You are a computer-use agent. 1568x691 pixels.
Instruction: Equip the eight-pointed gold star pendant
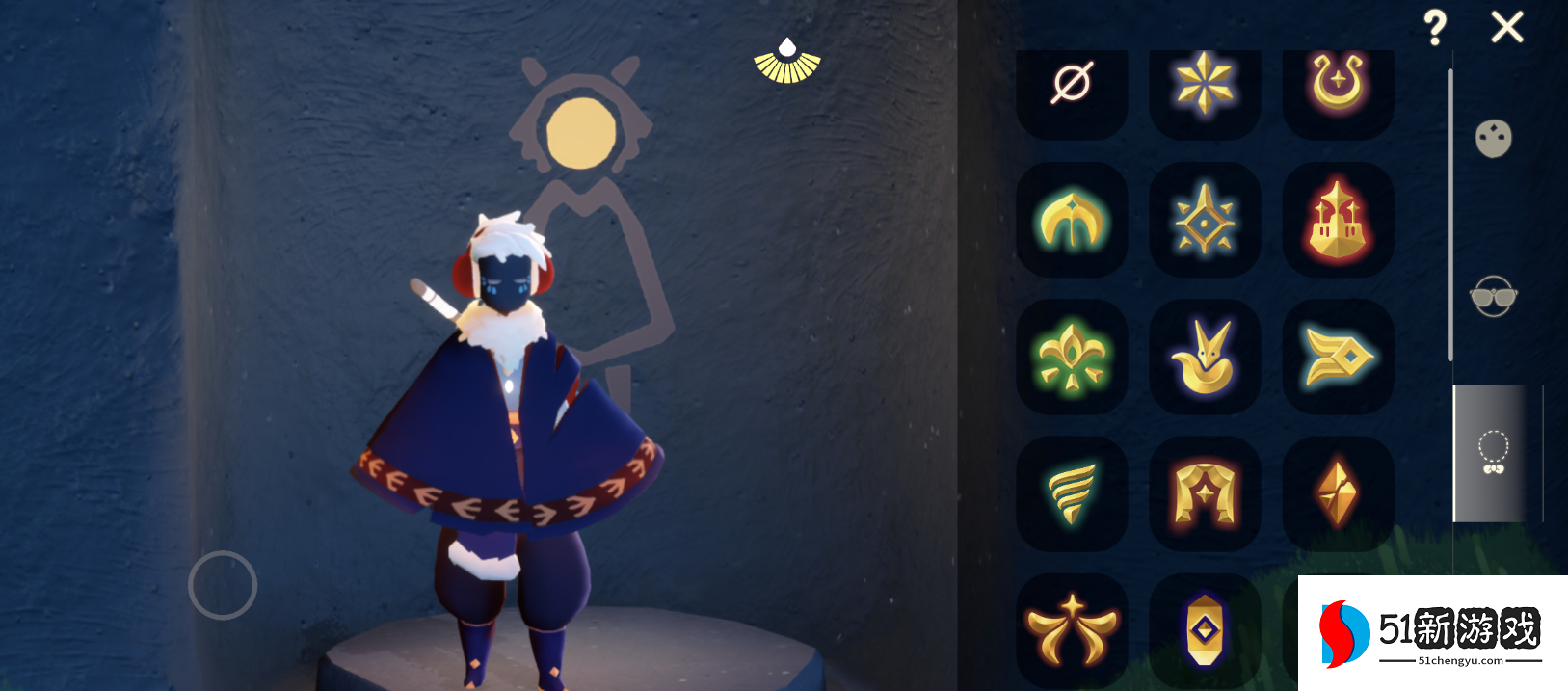point(1205,84)
